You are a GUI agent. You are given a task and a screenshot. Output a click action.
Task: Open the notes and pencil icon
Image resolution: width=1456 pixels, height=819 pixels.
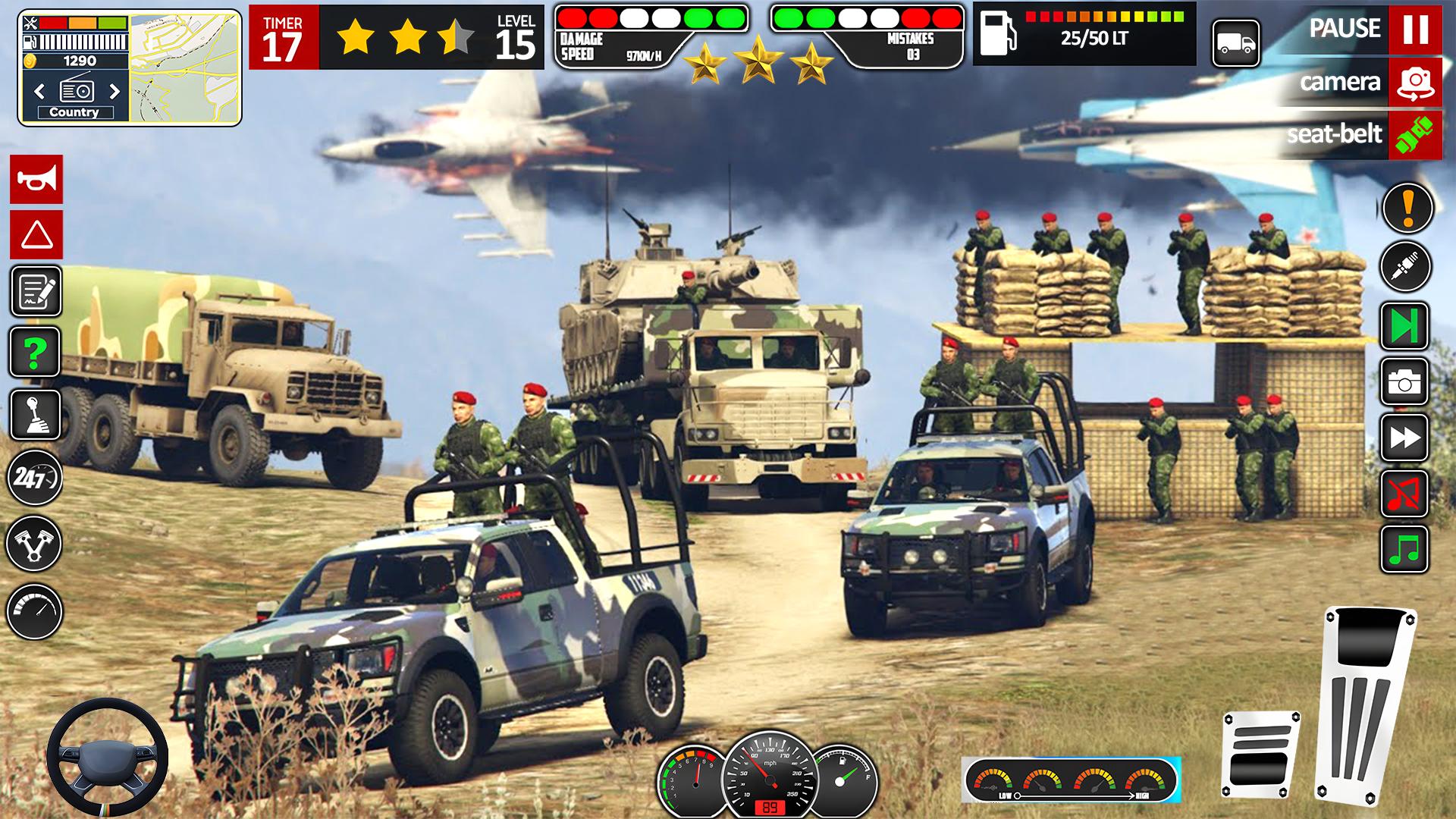(36, 291)
